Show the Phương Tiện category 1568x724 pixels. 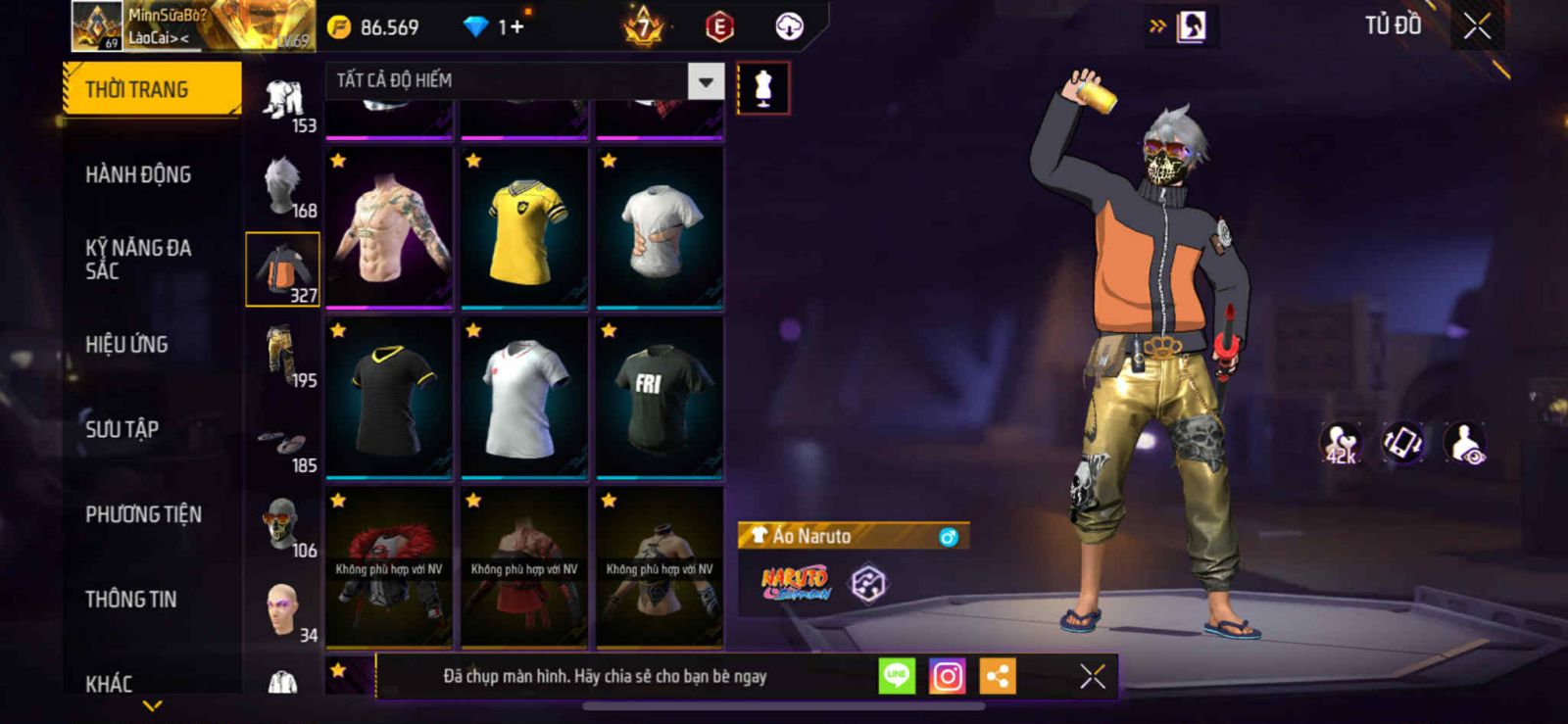click(x=143, y=514)
